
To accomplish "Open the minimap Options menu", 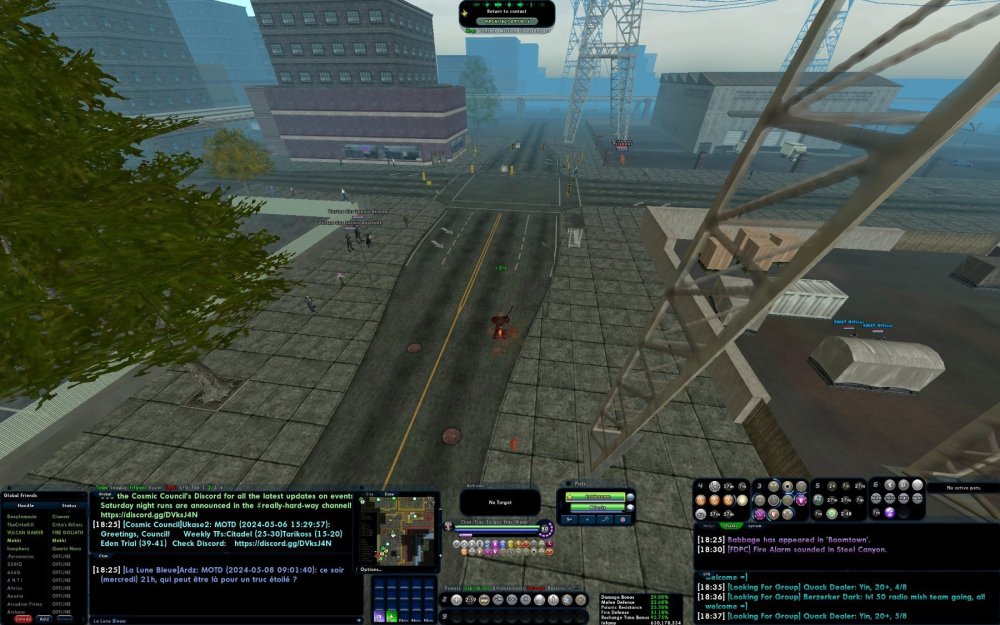I will coord(371,569).
